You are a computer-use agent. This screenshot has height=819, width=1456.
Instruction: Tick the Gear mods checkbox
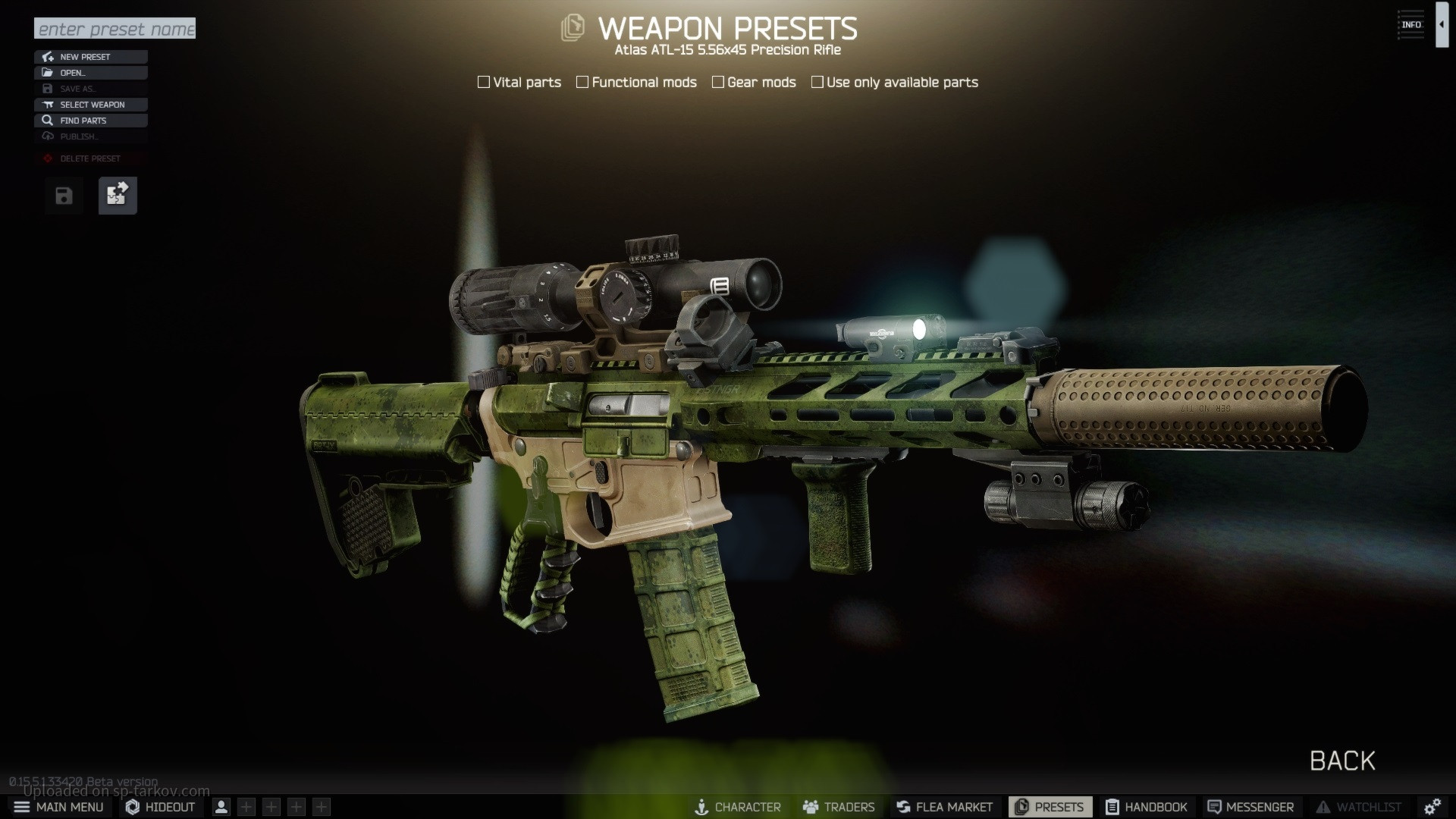click(x=718, y=82)
